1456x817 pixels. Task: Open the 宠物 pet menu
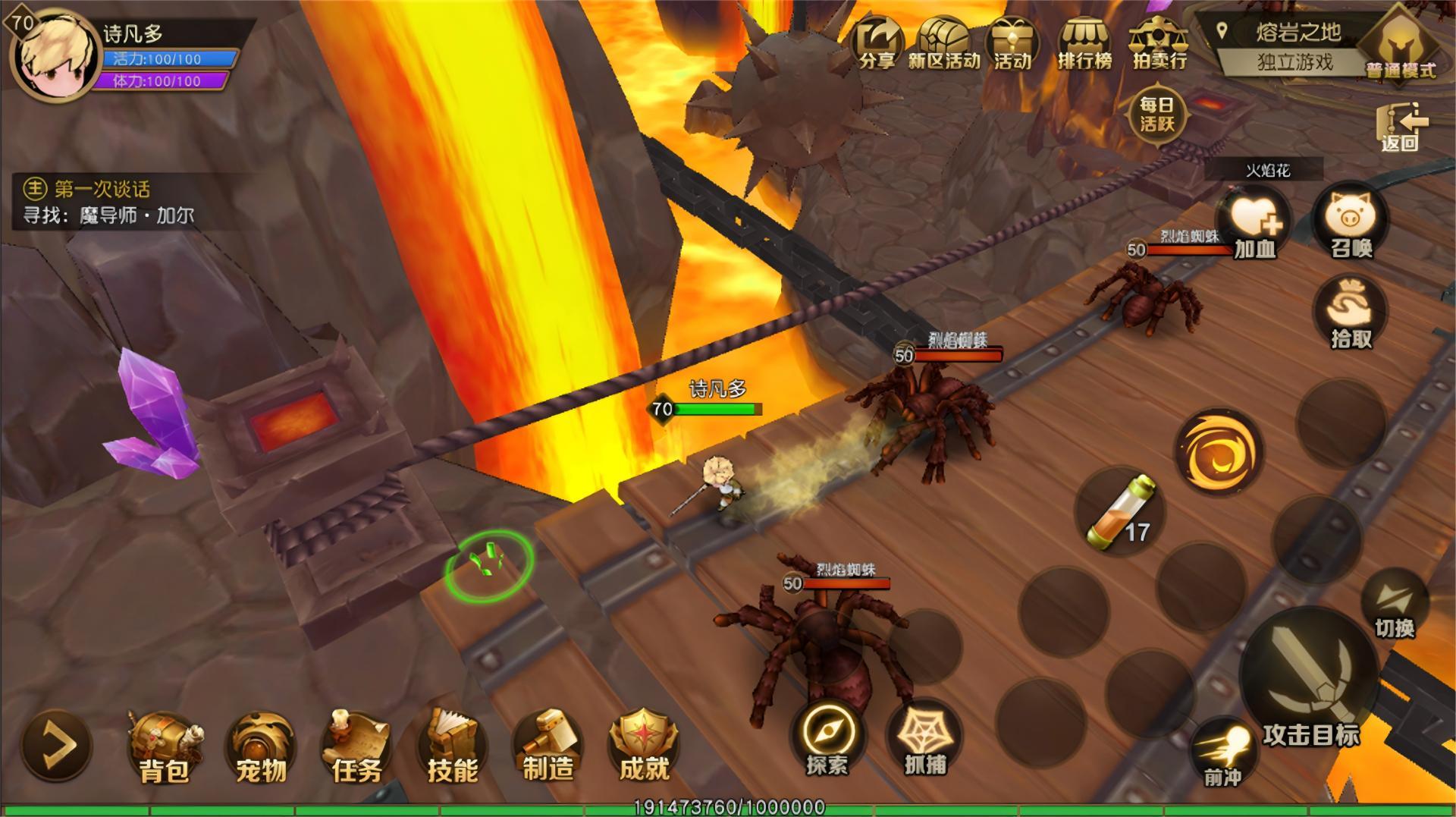point(261,748)
